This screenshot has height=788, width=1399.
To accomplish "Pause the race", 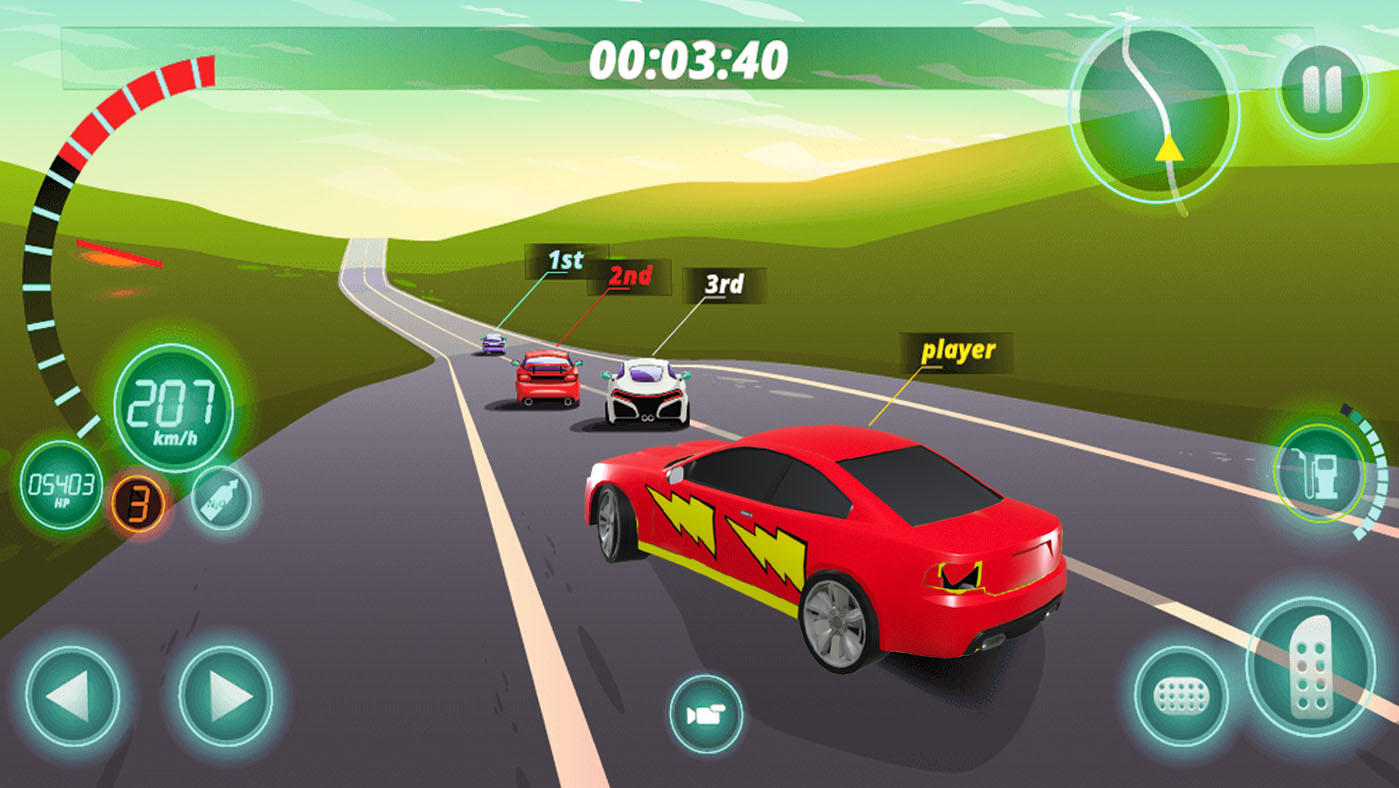I will [x=1321, y=91].
